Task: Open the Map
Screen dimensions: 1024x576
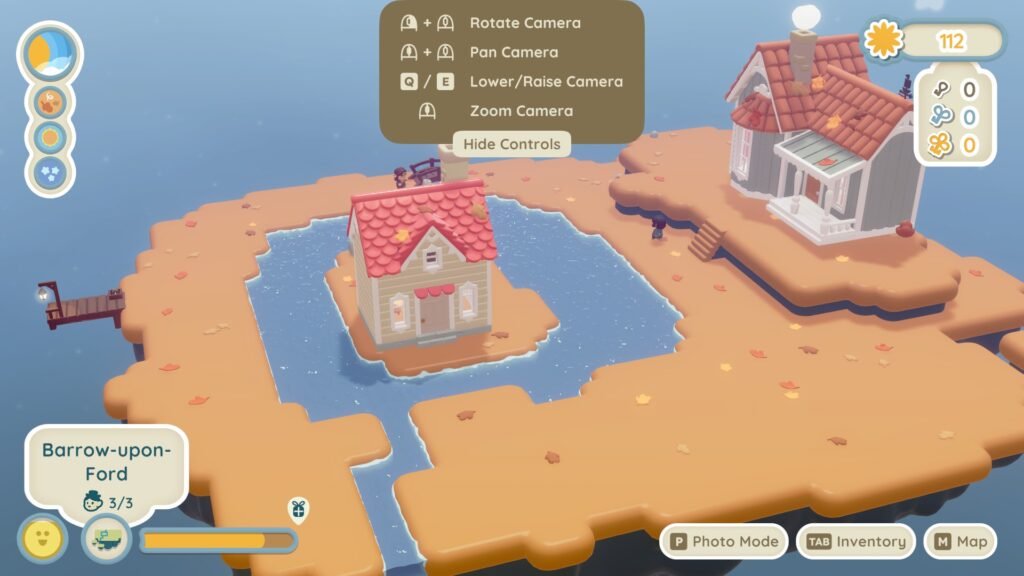Action: pos(960,541)
